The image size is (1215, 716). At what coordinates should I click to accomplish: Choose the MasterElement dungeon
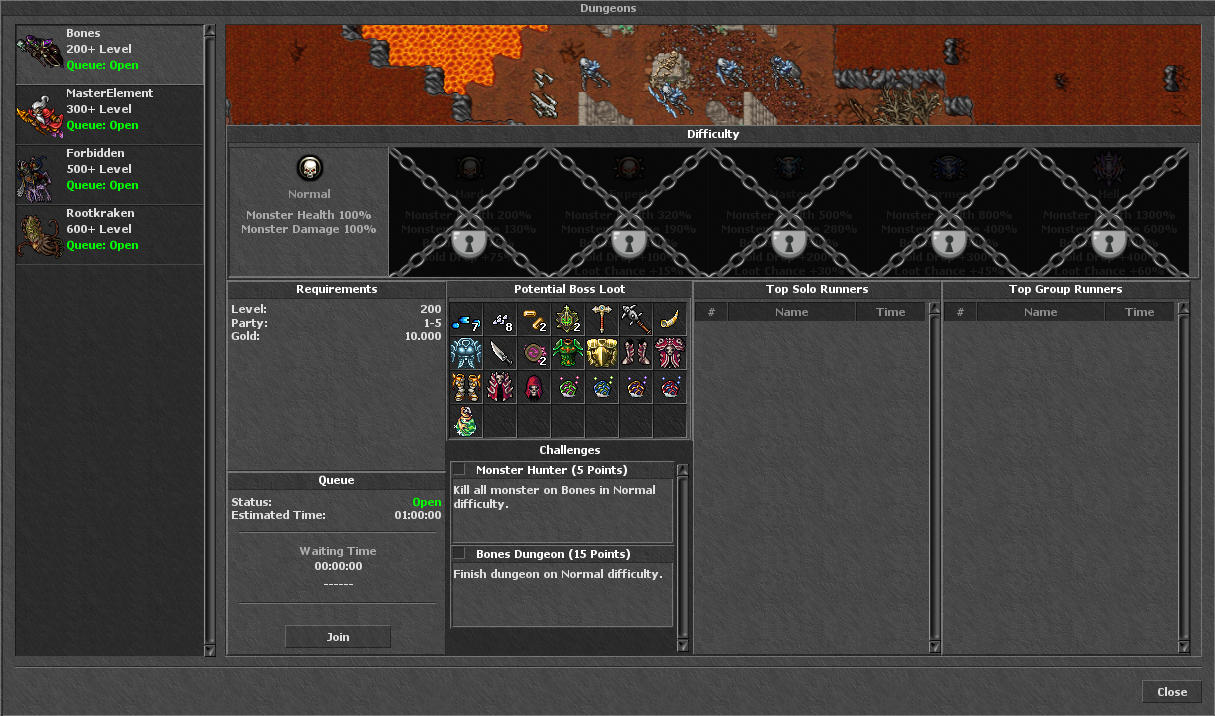click(110, 115)
